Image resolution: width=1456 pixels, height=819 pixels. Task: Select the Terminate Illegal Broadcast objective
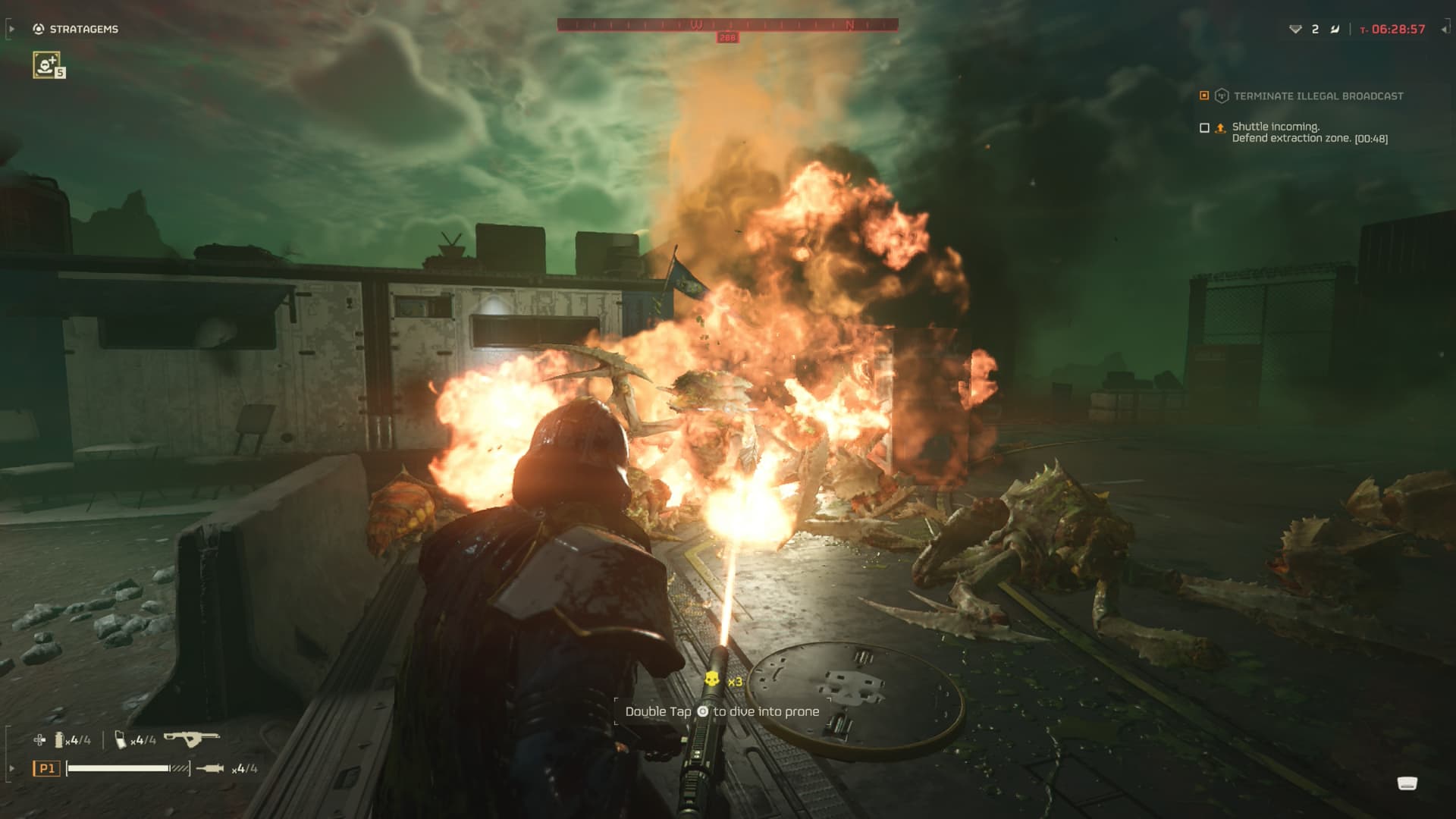point(1317,96)
